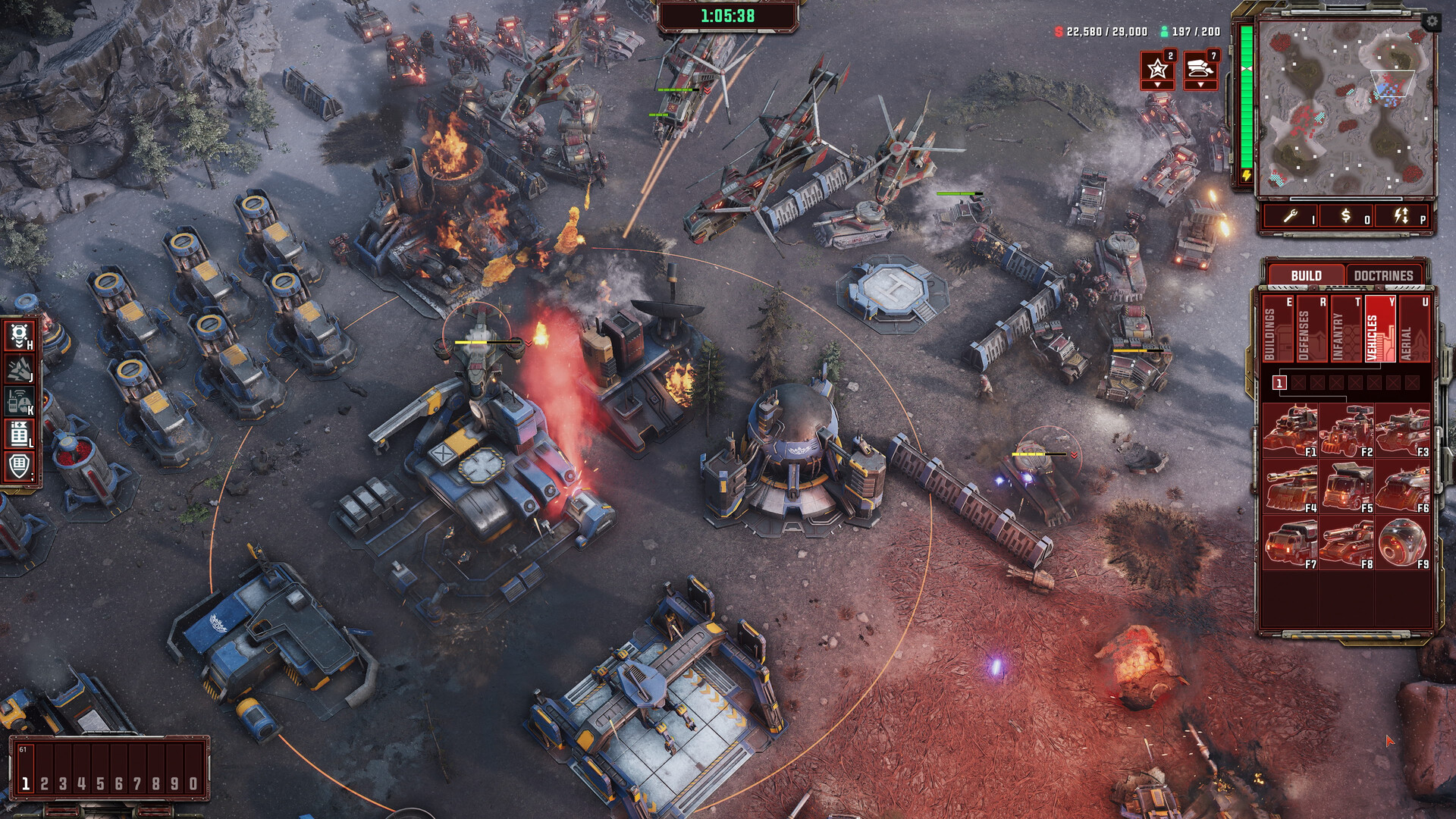
Task: Activate the H ability icon in left sidebar
Action: 19,336
